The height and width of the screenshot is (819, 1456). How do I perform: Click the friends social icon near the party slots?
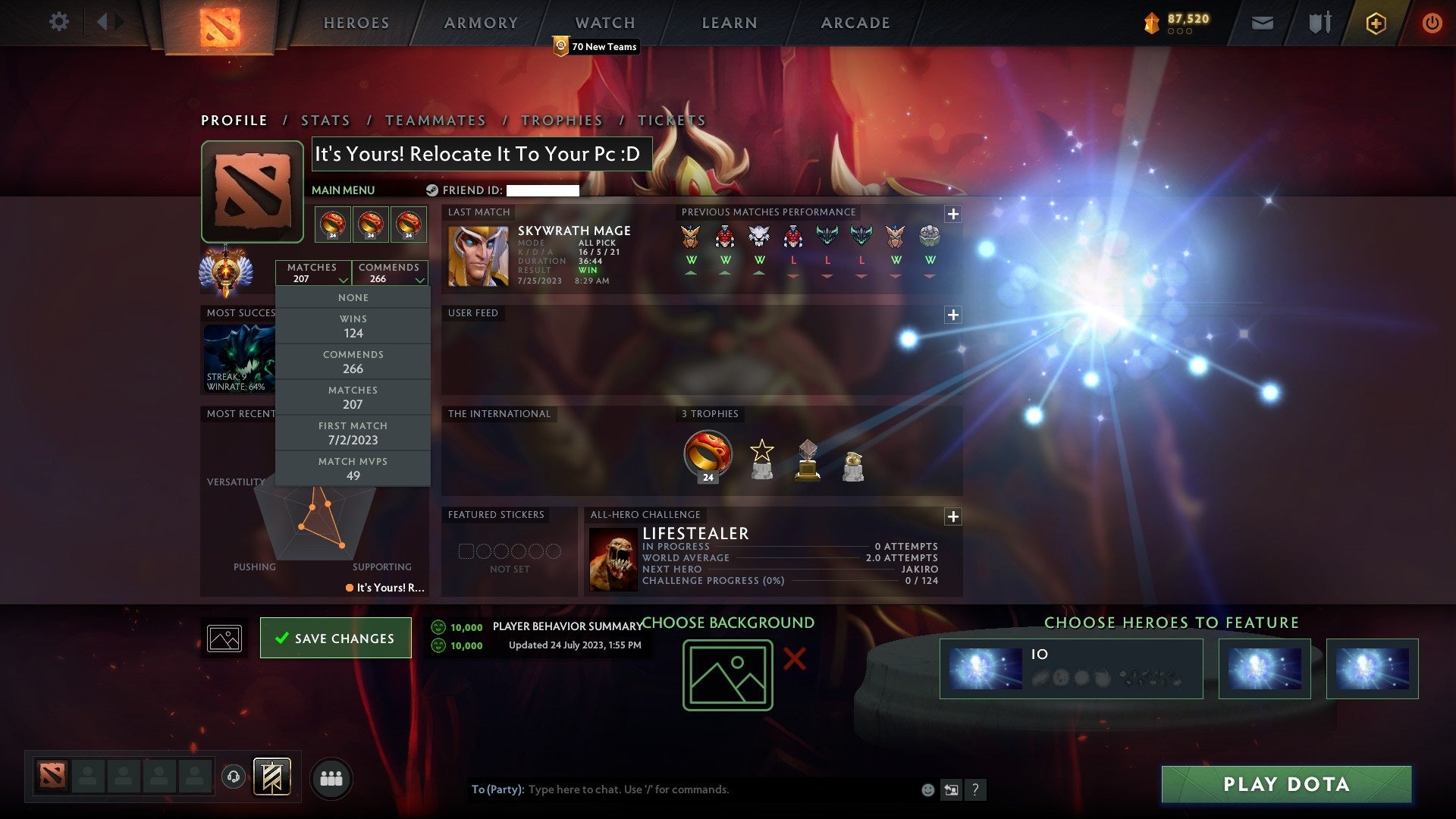(x=331, y=777)
